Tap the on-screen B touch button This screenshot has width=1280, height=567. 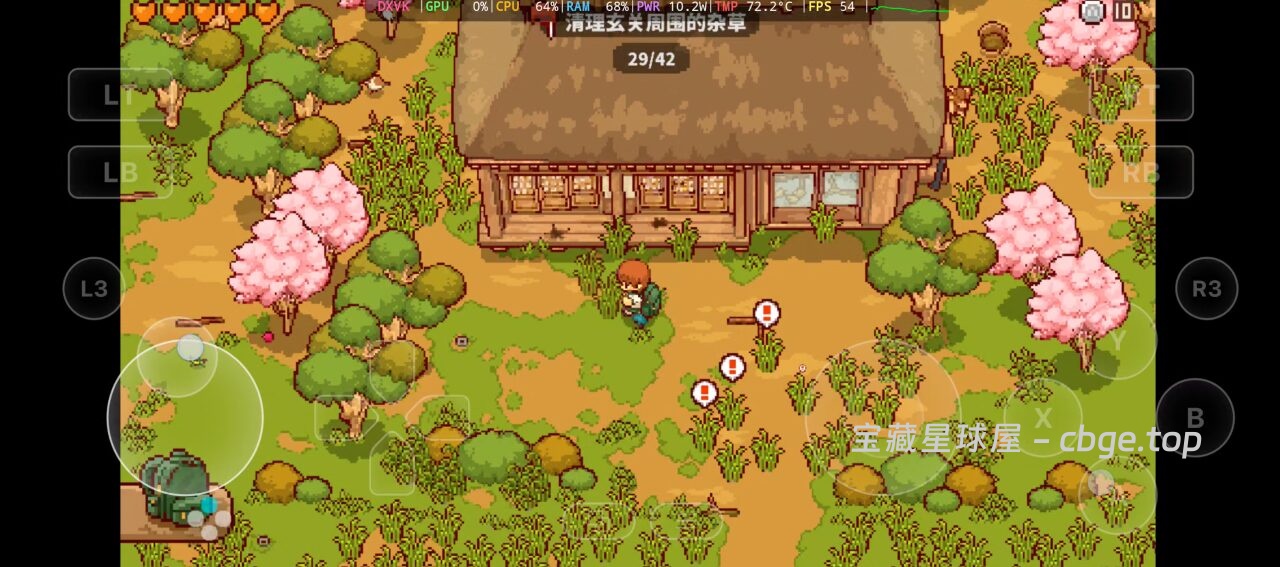(1194, 418)
